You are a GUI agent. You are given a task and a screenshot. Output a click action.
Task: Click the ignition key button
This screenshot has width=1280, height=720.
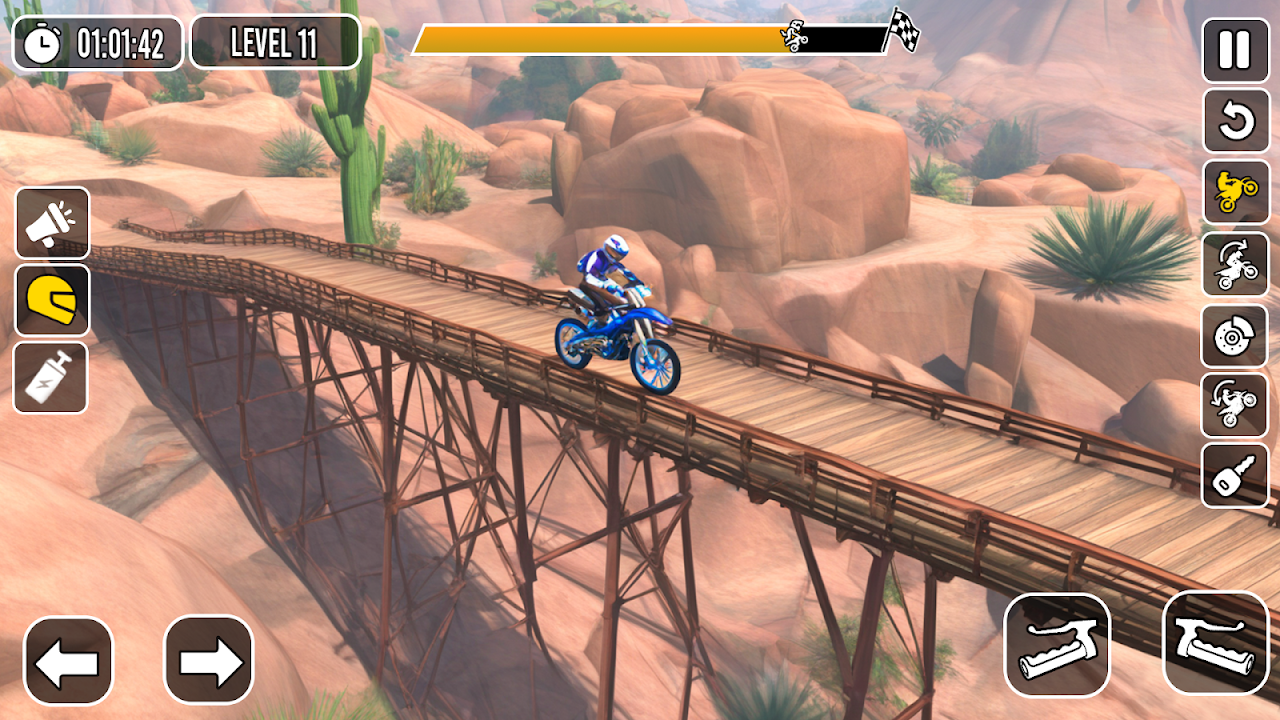tap(1235, 476)
